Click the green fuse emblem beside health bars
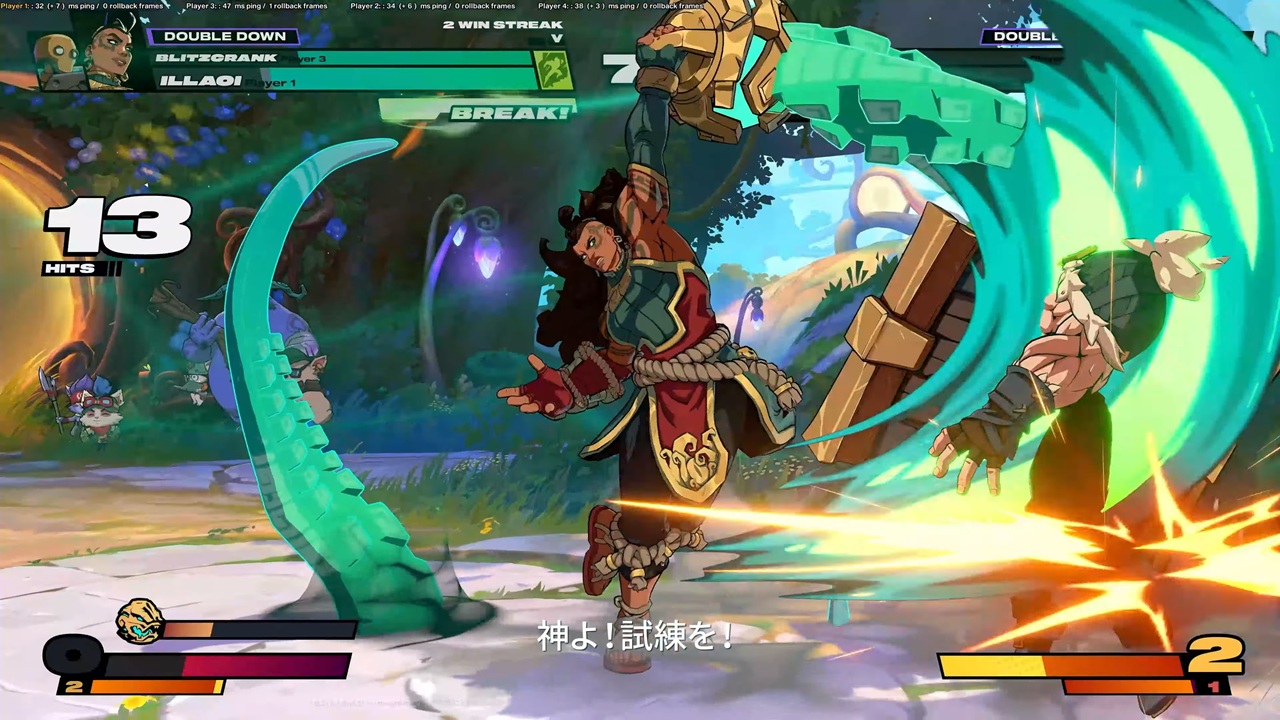 [554, 70]
